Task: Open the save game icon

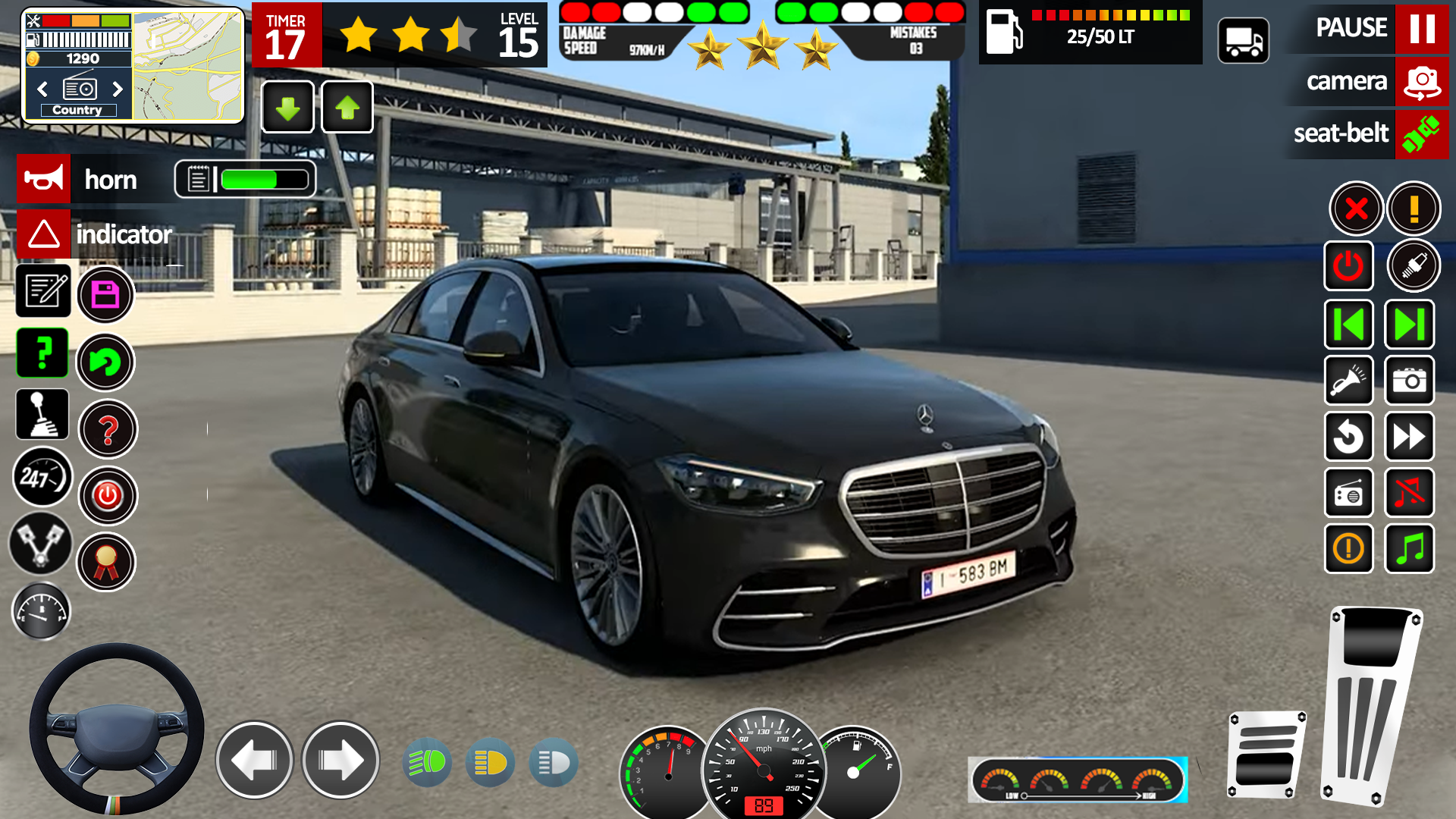Action: tap(106, 294)
